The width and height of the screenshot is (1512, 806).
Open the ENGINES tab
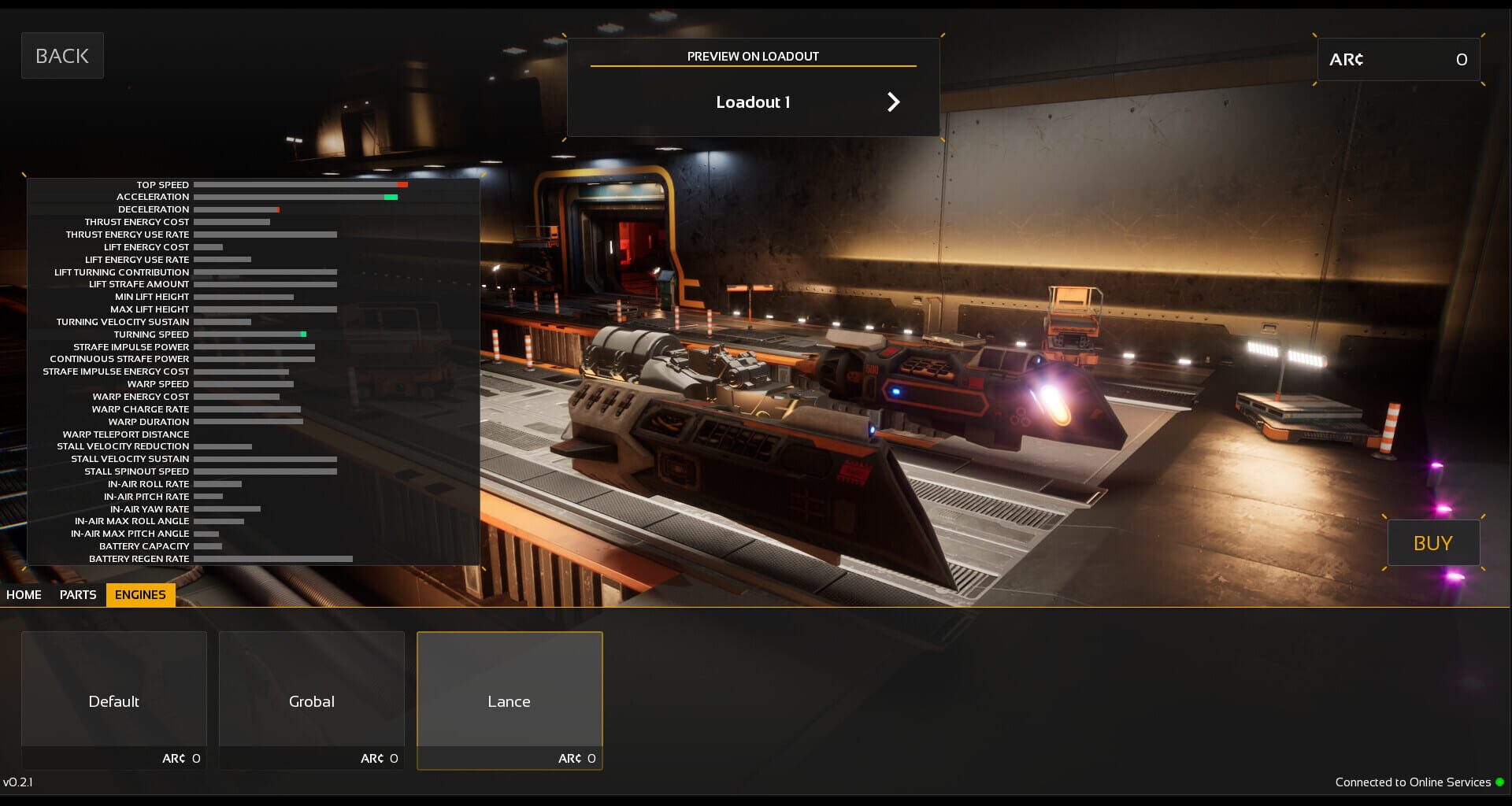coord(140,595)
